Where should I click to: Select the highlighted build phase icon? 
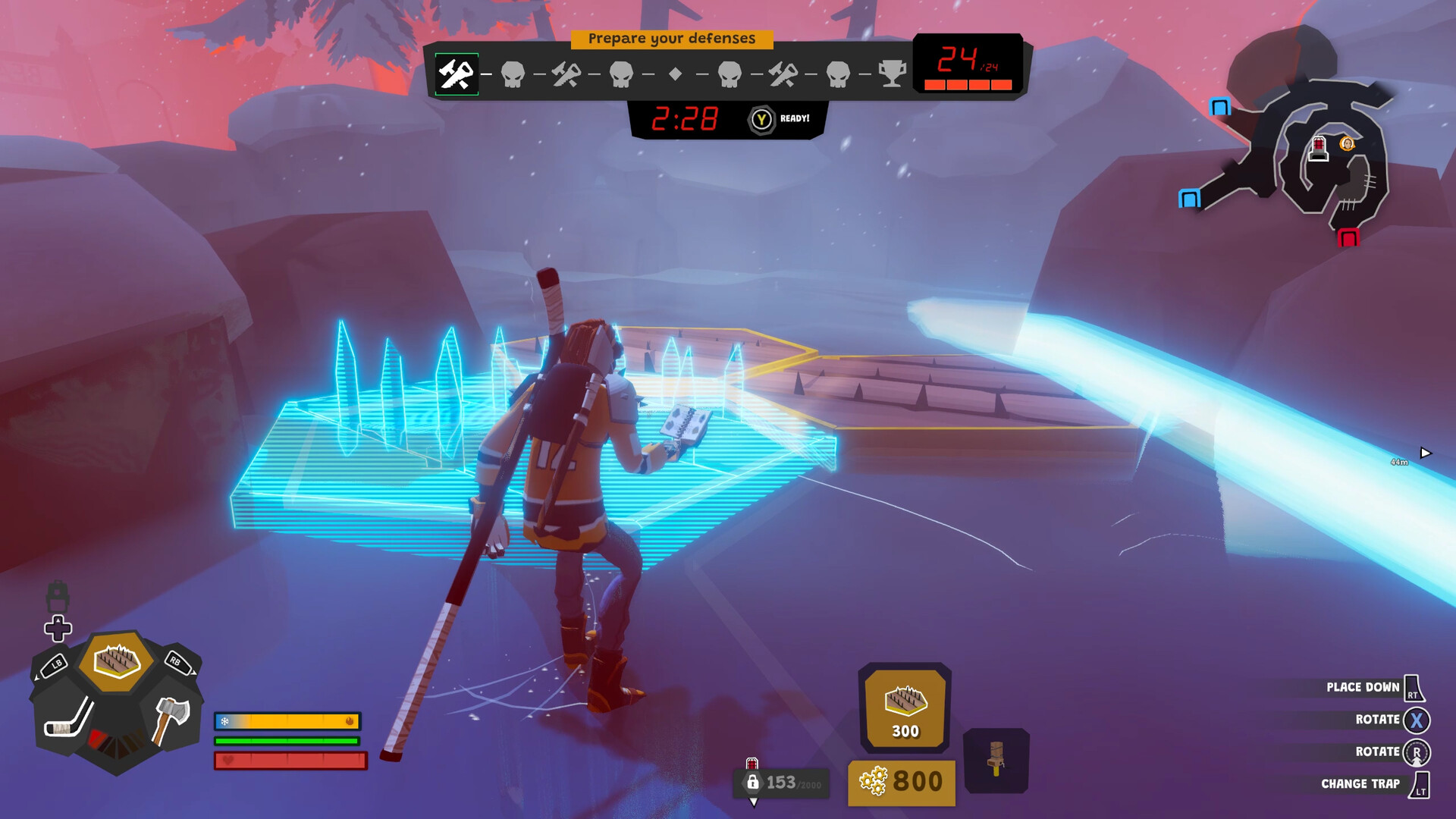tap(457, 74)
